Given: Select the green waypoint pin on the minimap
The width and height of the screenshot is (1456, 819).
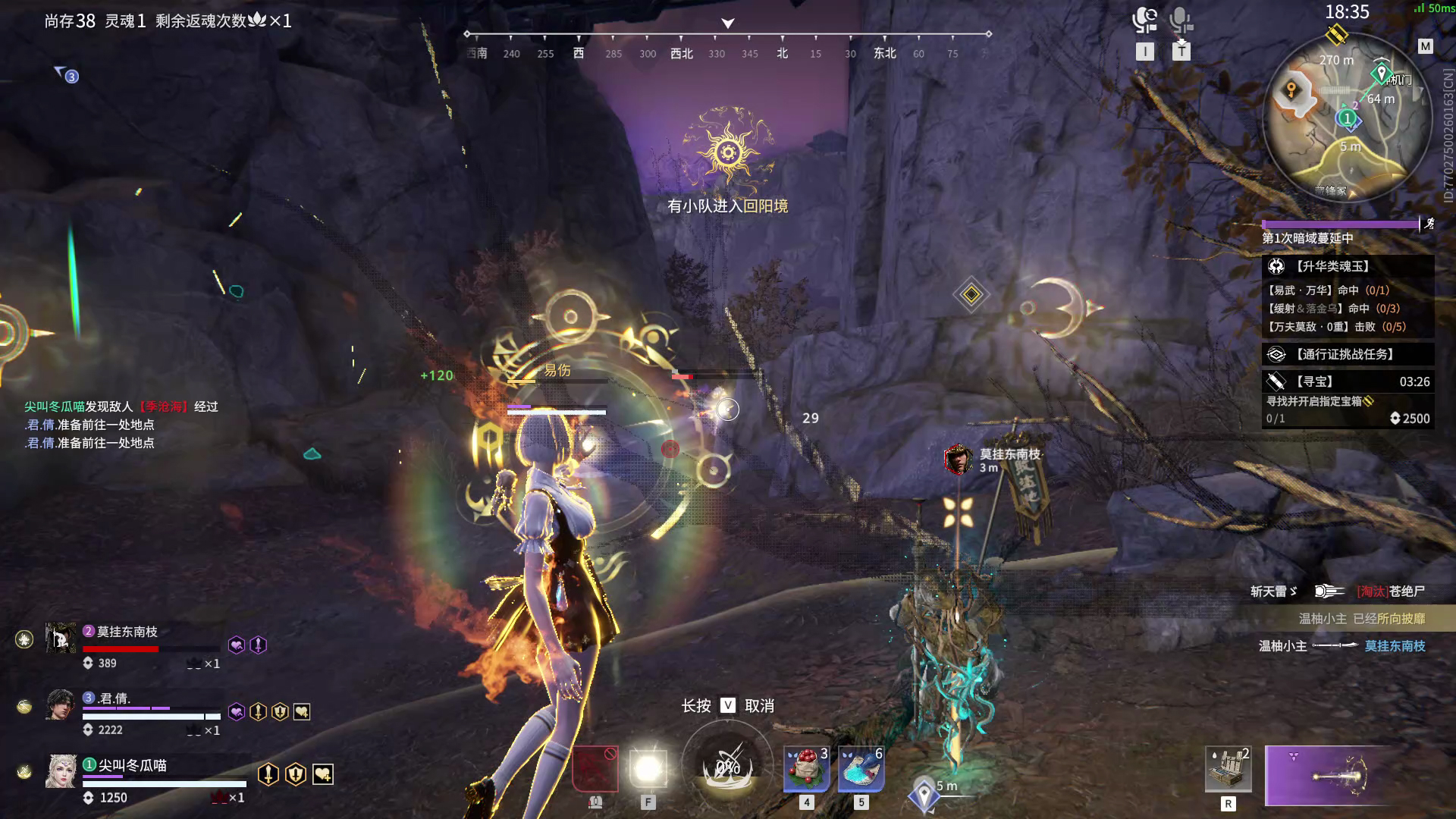Looking at the screenshot, I should 1380,74.
